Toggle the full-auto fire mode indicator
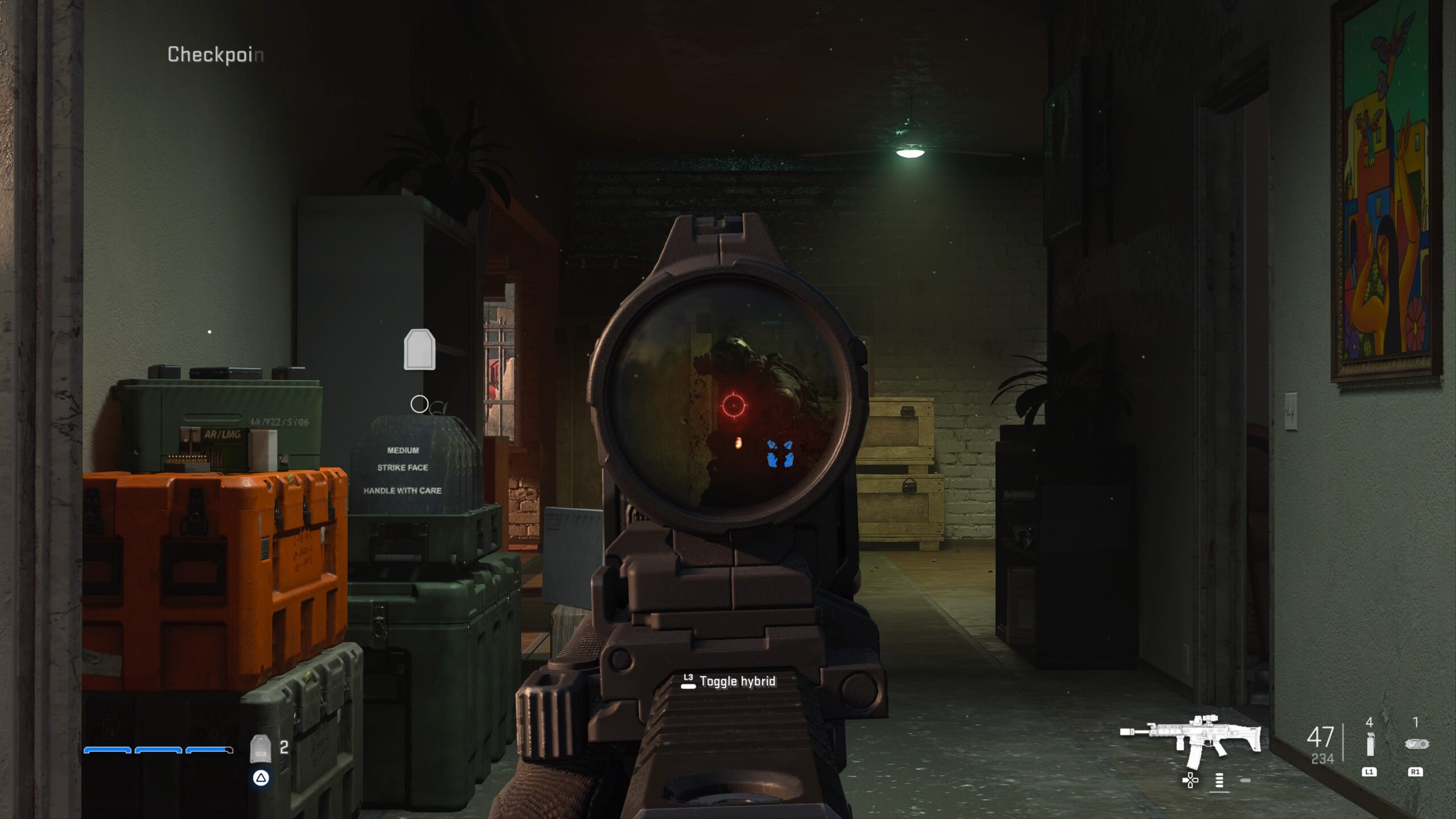This screenshot has height=819, width=1456. pos(1219,780)
